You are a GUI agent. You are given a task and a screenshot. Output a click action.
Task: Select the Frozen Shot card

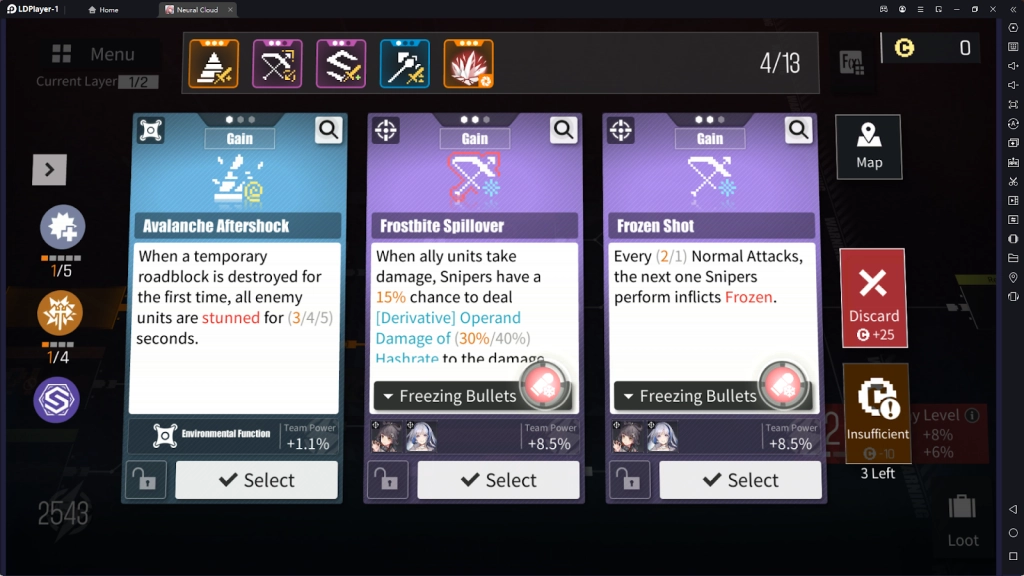coord(740,480)
